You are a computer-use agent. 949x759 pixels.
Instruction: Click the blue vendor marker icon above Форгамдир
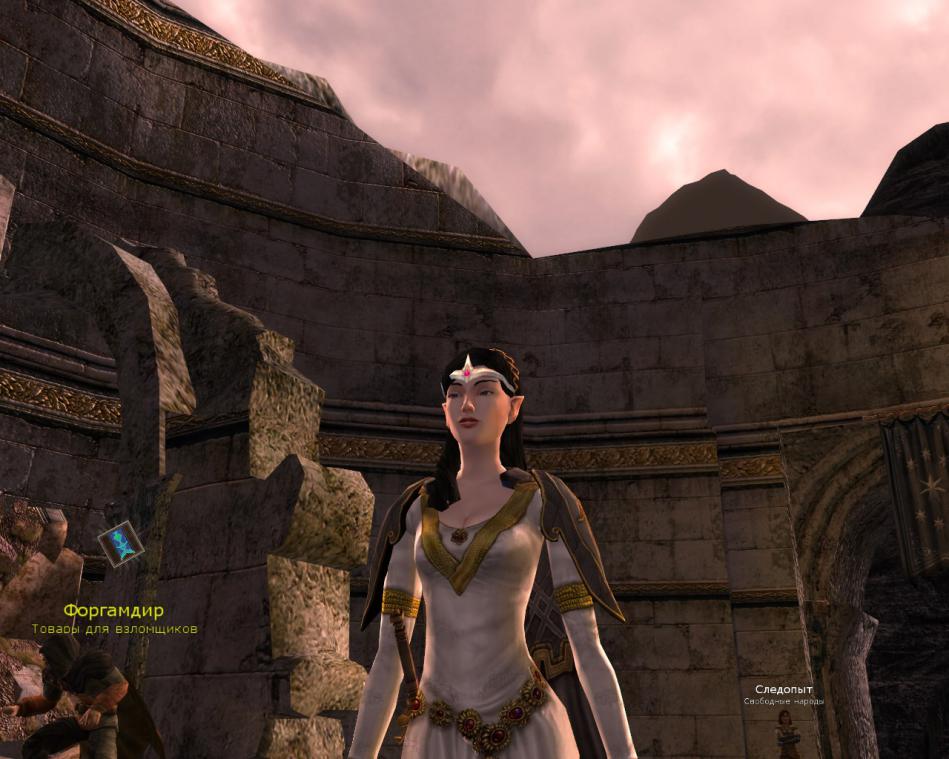pyautogui.click(x=121, y=543)
